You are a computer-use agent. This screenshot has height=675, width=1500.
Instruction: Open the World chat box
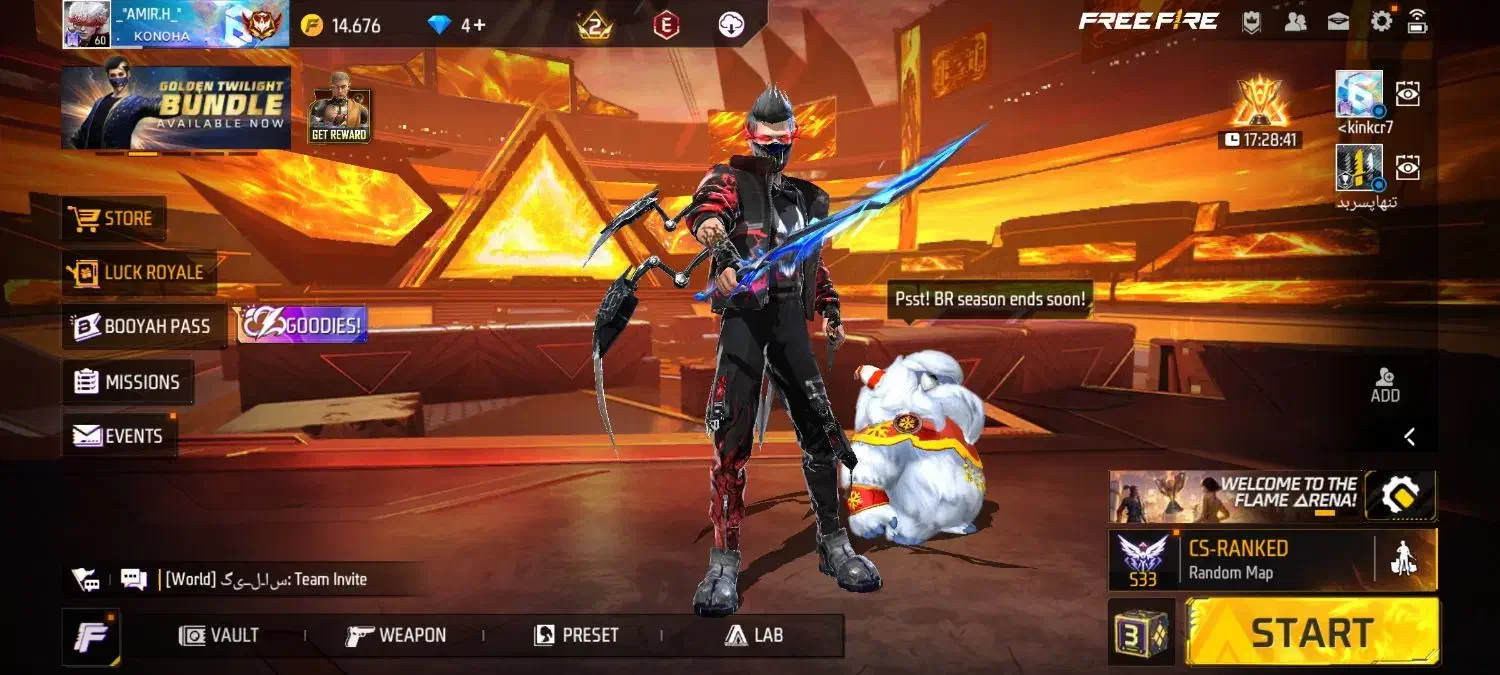coord(265,579)
